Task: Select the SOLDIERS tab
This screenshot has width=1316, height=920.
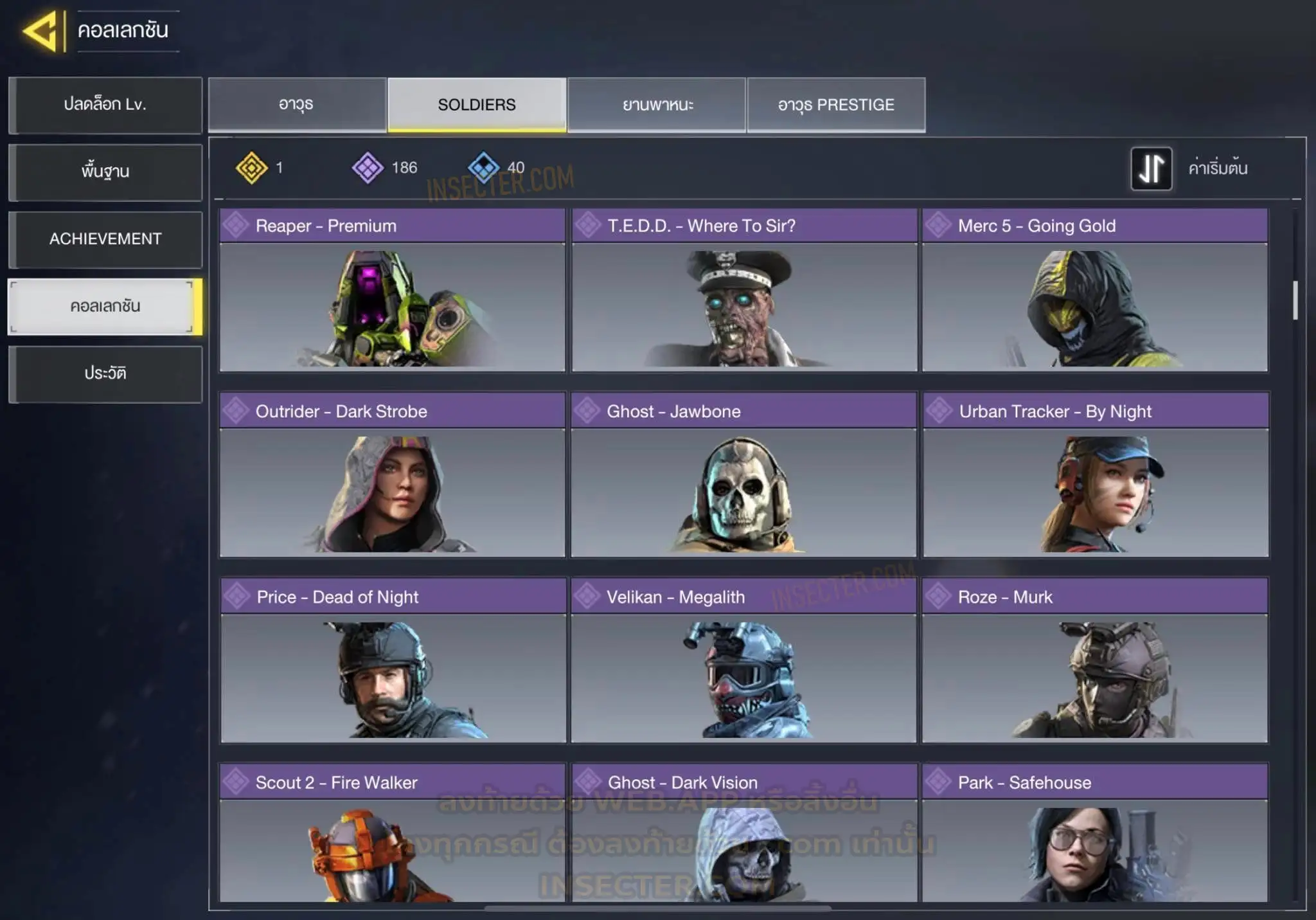Action: (477, 105)
